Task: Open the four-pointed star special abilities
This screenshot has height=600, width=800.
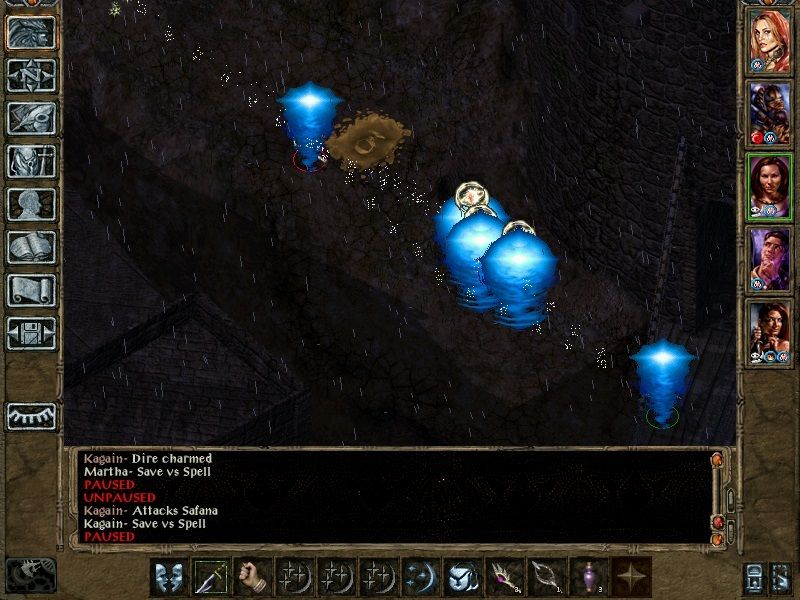Action: pos(632,577)
